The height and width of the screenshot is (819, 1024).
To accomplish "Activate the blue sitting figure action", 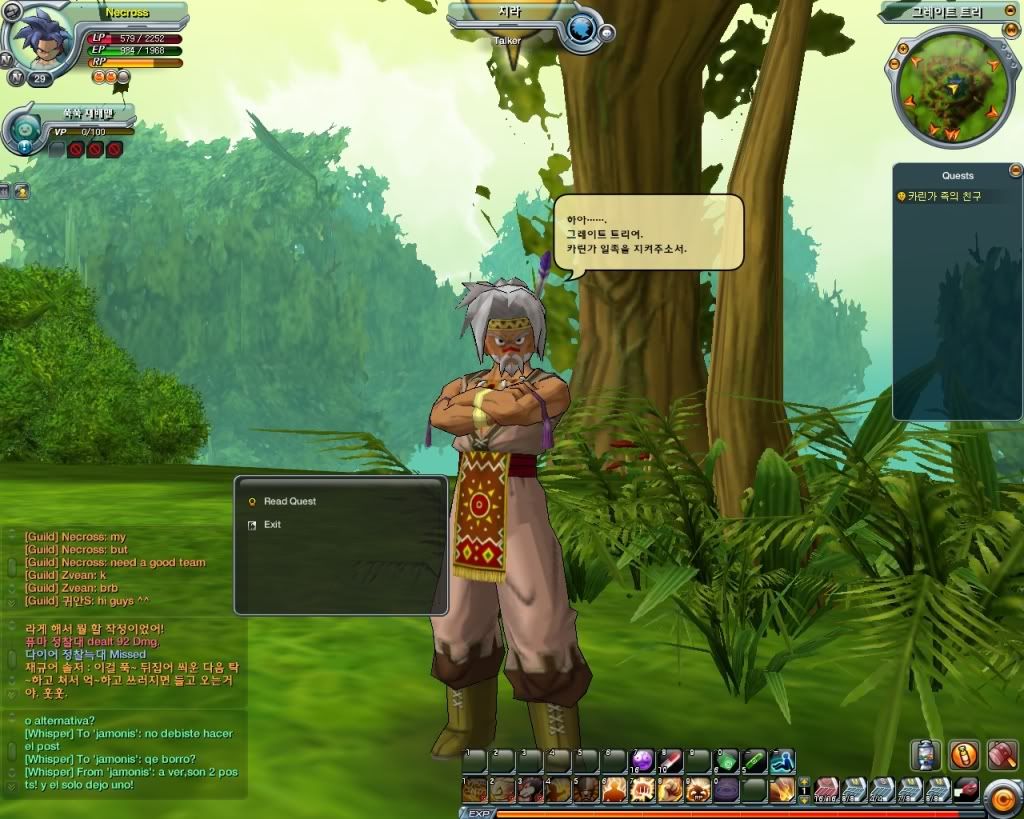I will click(783, 761).
